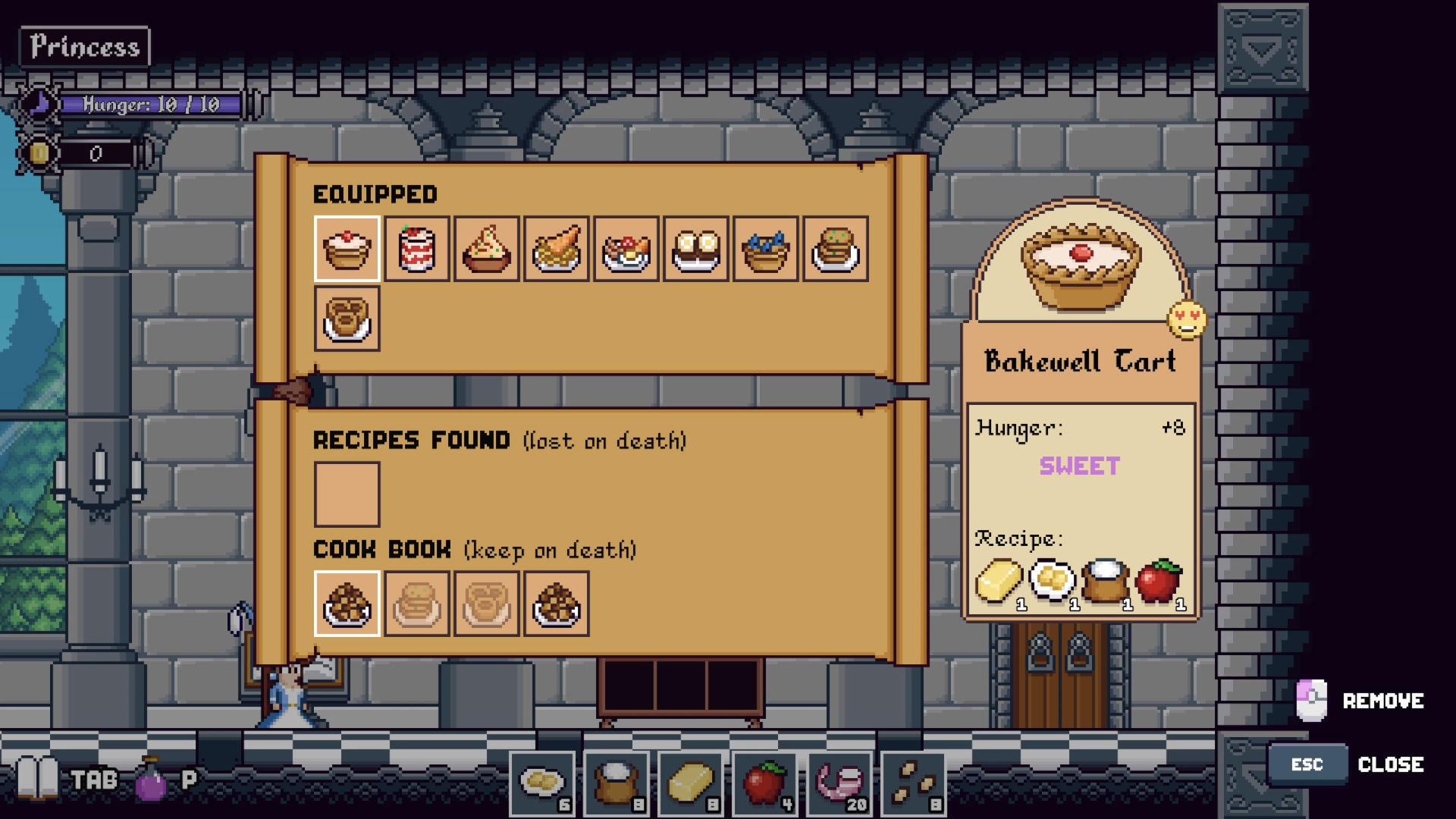This screenshot has width=1456, height=819.
Task: Select the equipped mashed potato bowl
Action: tap(486, 249)
